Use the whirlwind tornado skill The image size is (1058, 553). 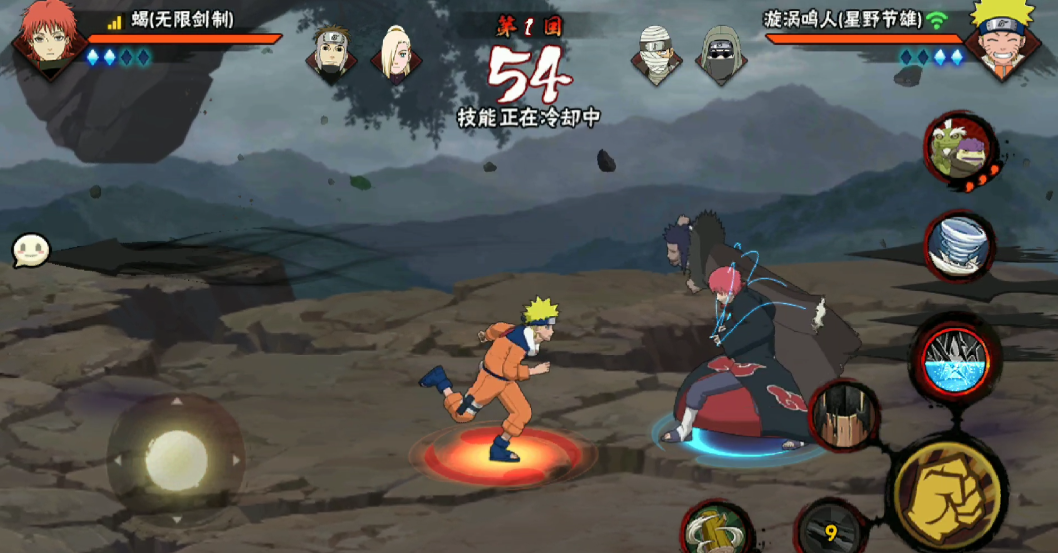point(959,246)
